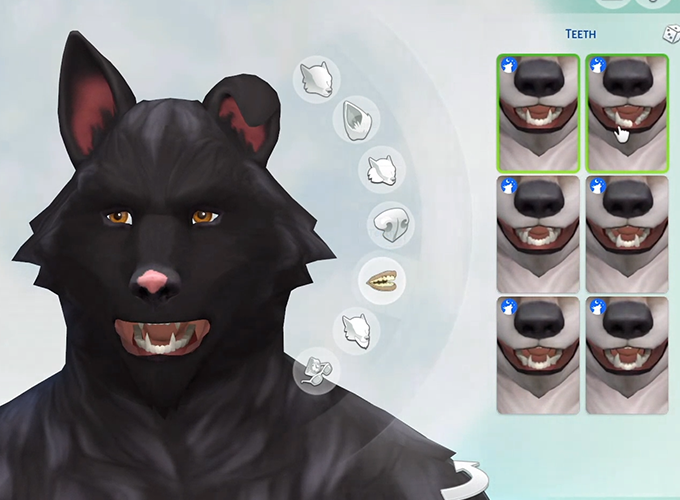
Task: Choose the wolf head icon between ear and nose
Action: [381, 170]
